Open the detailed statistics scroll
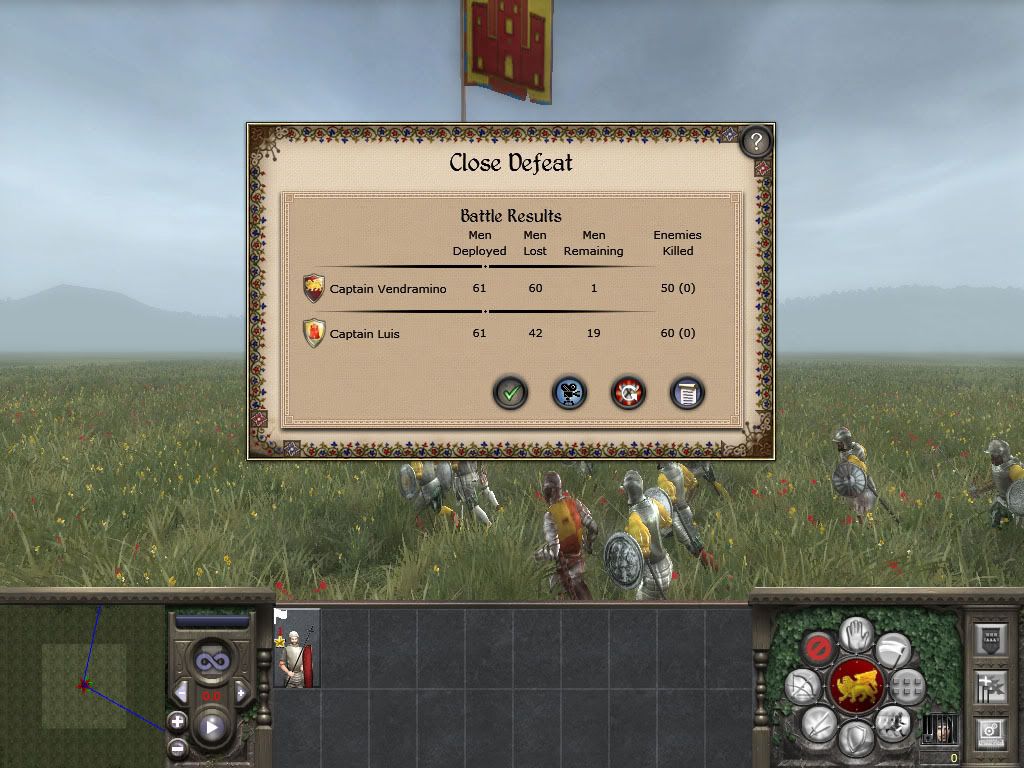 [x=688, y=393]
